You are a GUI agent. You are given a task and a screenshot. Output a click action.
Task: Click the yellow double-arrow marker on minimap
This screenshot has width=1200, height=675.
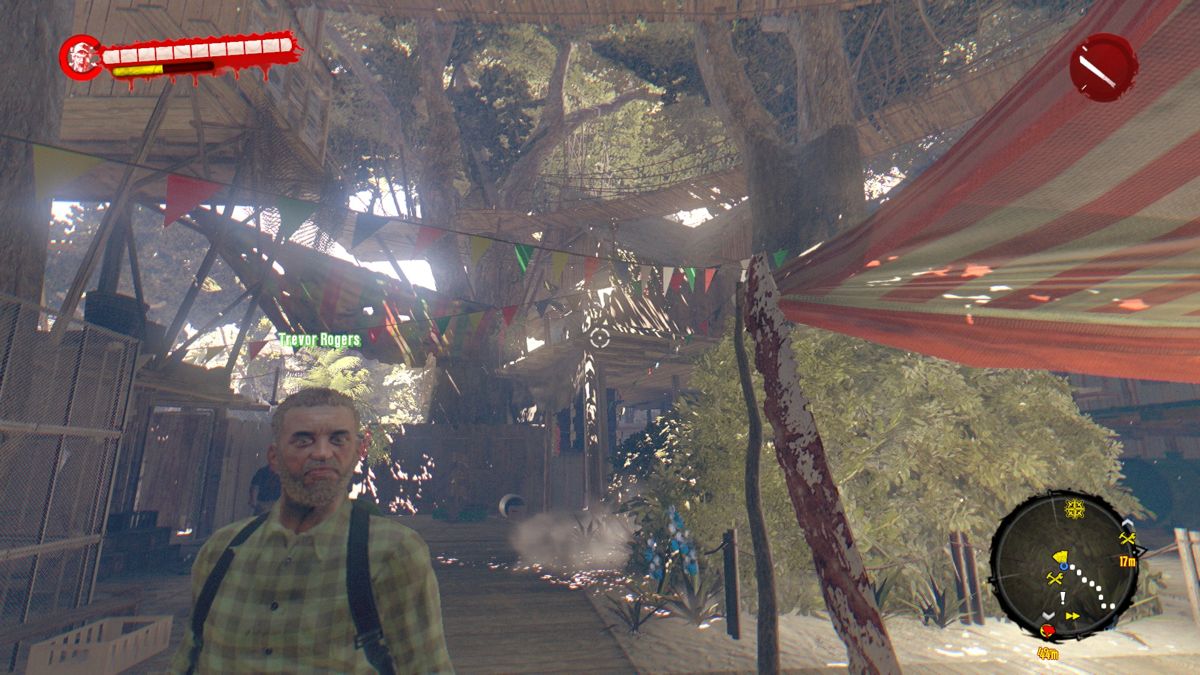(x=1073, y=617)
